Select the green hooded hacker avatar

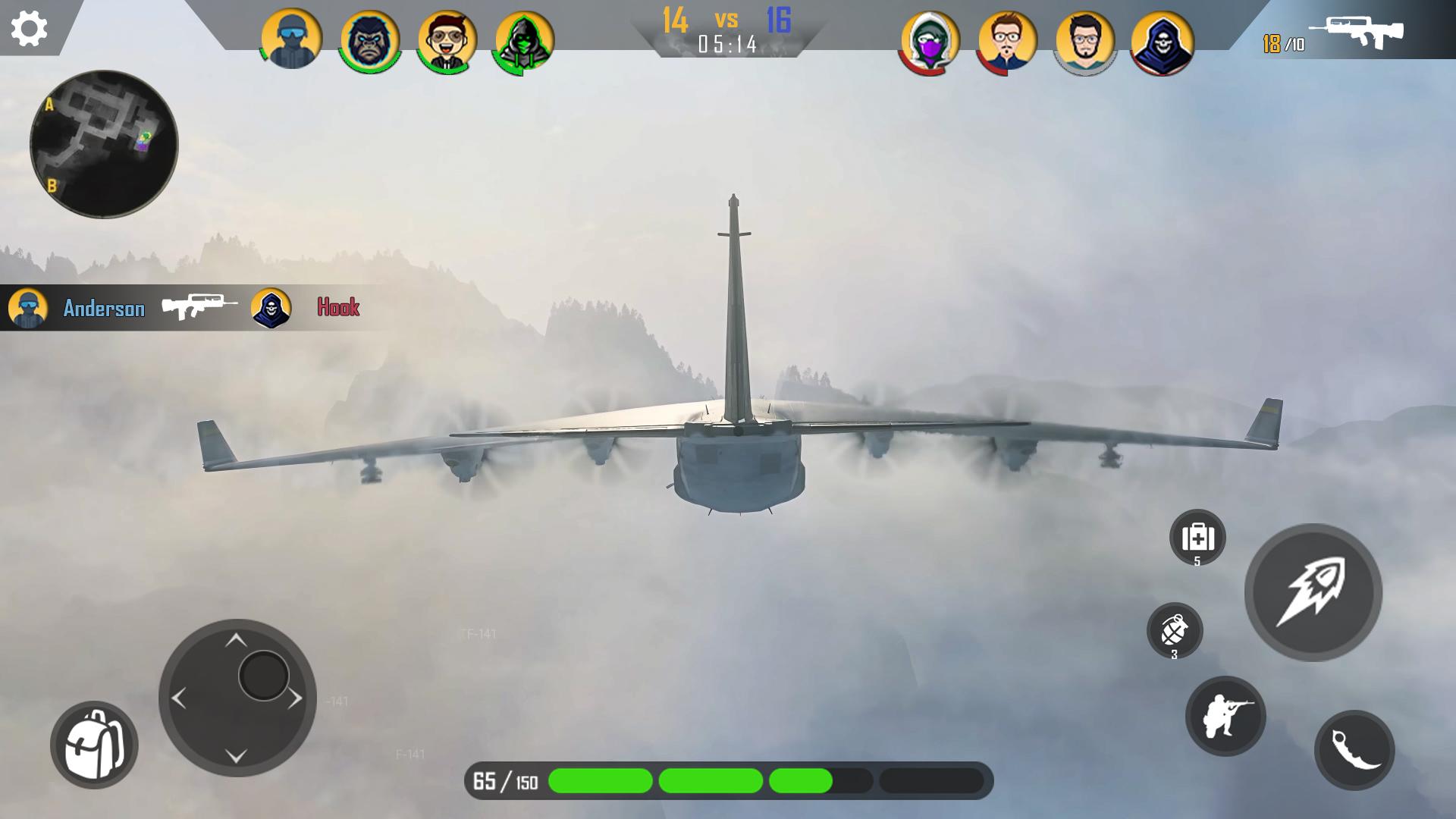524,41
